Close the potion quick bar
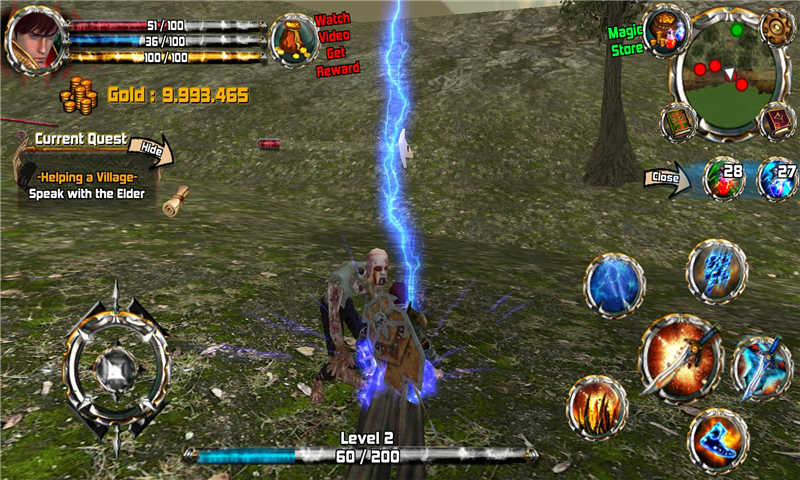 coord(667,179)
